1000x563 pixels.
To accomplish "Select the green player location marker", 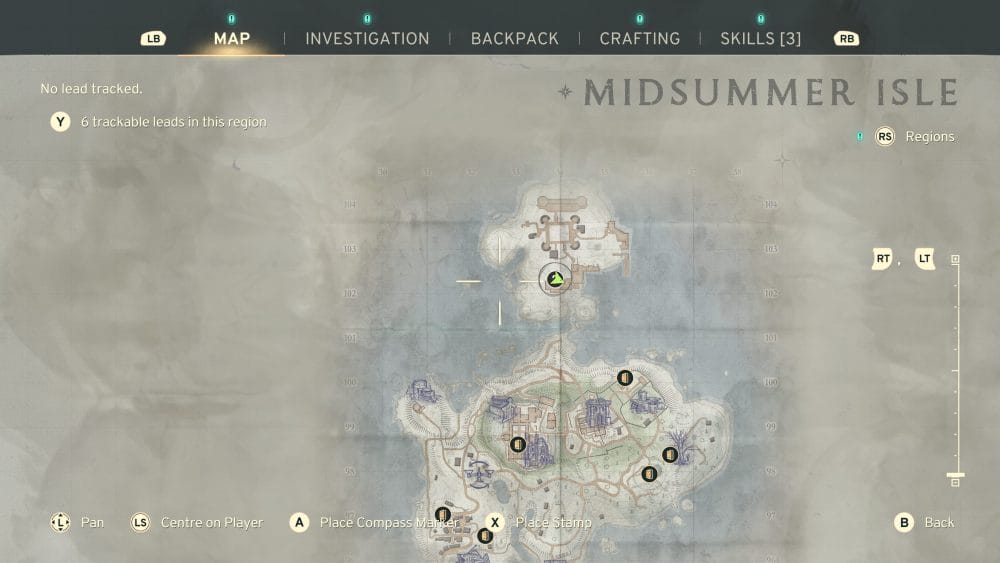I will tap(557, 279).
